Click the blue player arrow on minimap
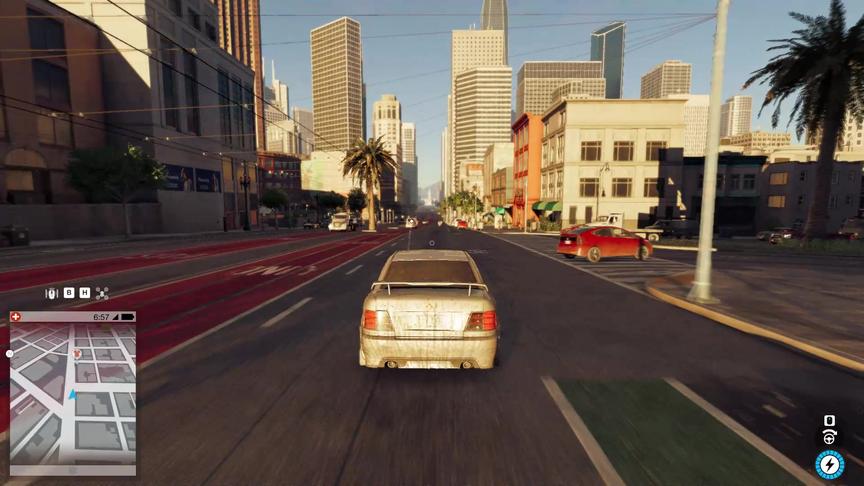This screenshot has width=864, height=486. 72,396
